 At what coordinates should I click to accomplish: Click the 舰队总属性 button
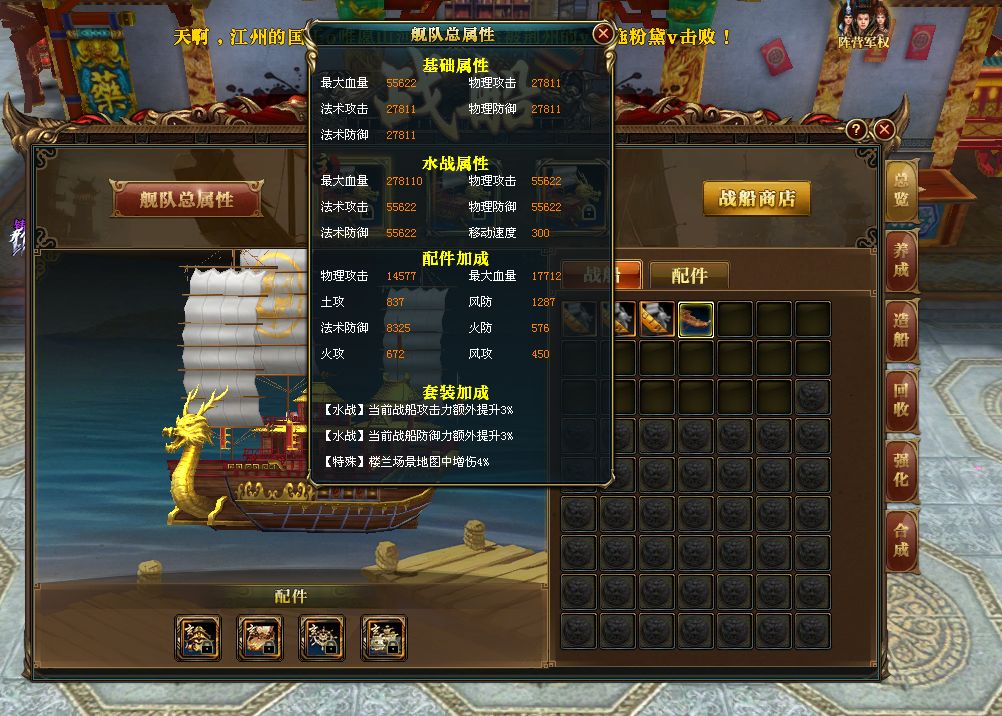pyautogui.click(x=186, y=199)
